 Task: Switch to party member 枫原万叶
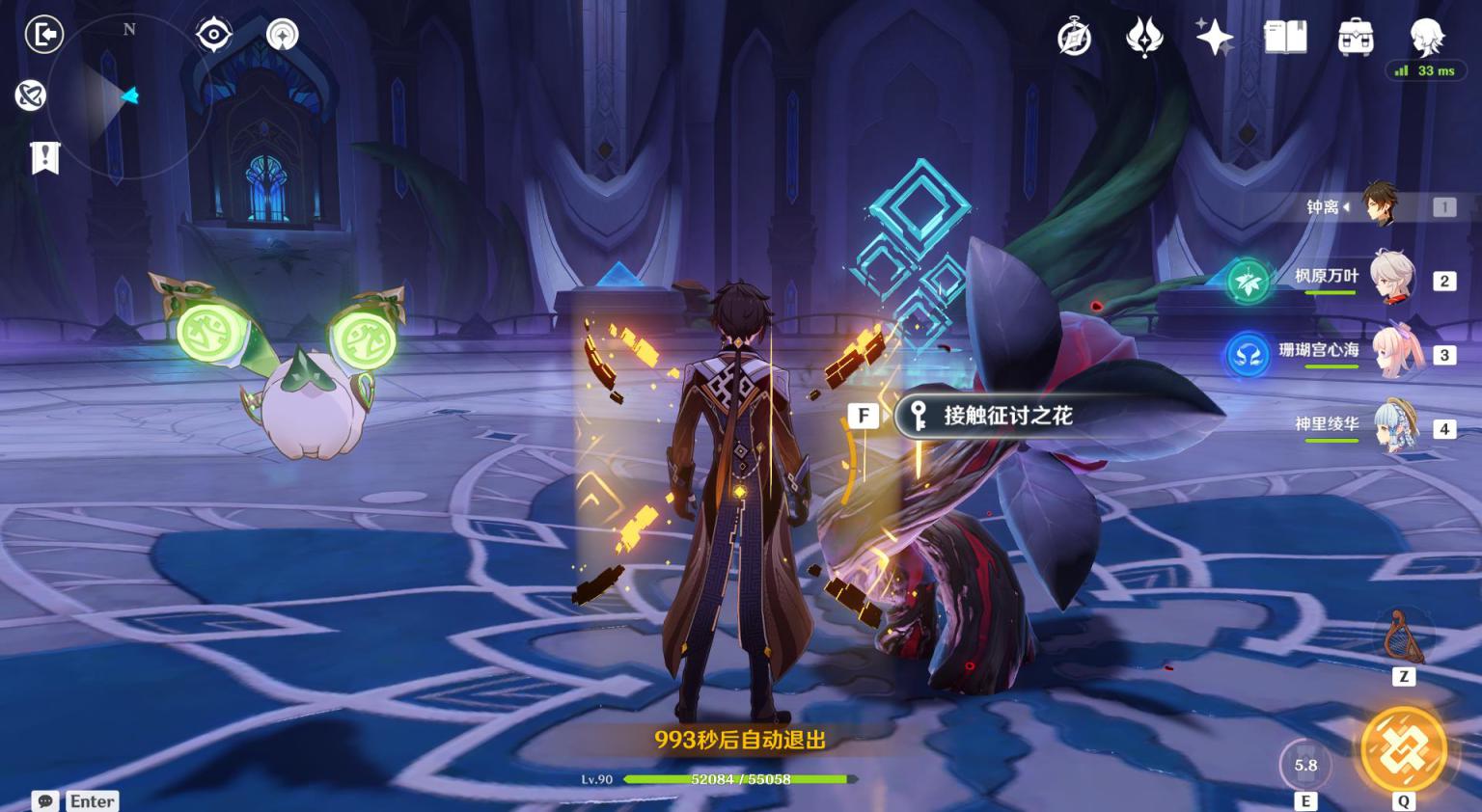click(x=1391, y=279)
